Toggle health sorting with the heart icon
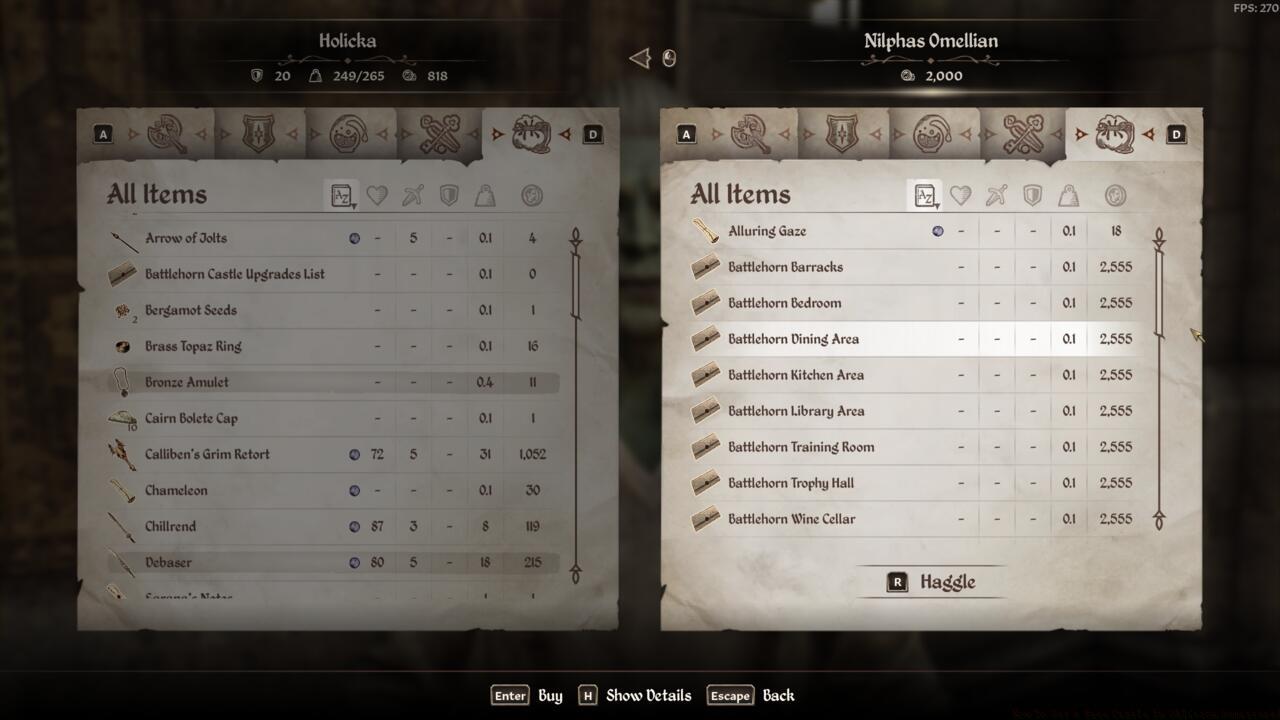This screenshot has height=720, width=1280. pyautogui.click(x=377, y=196)
